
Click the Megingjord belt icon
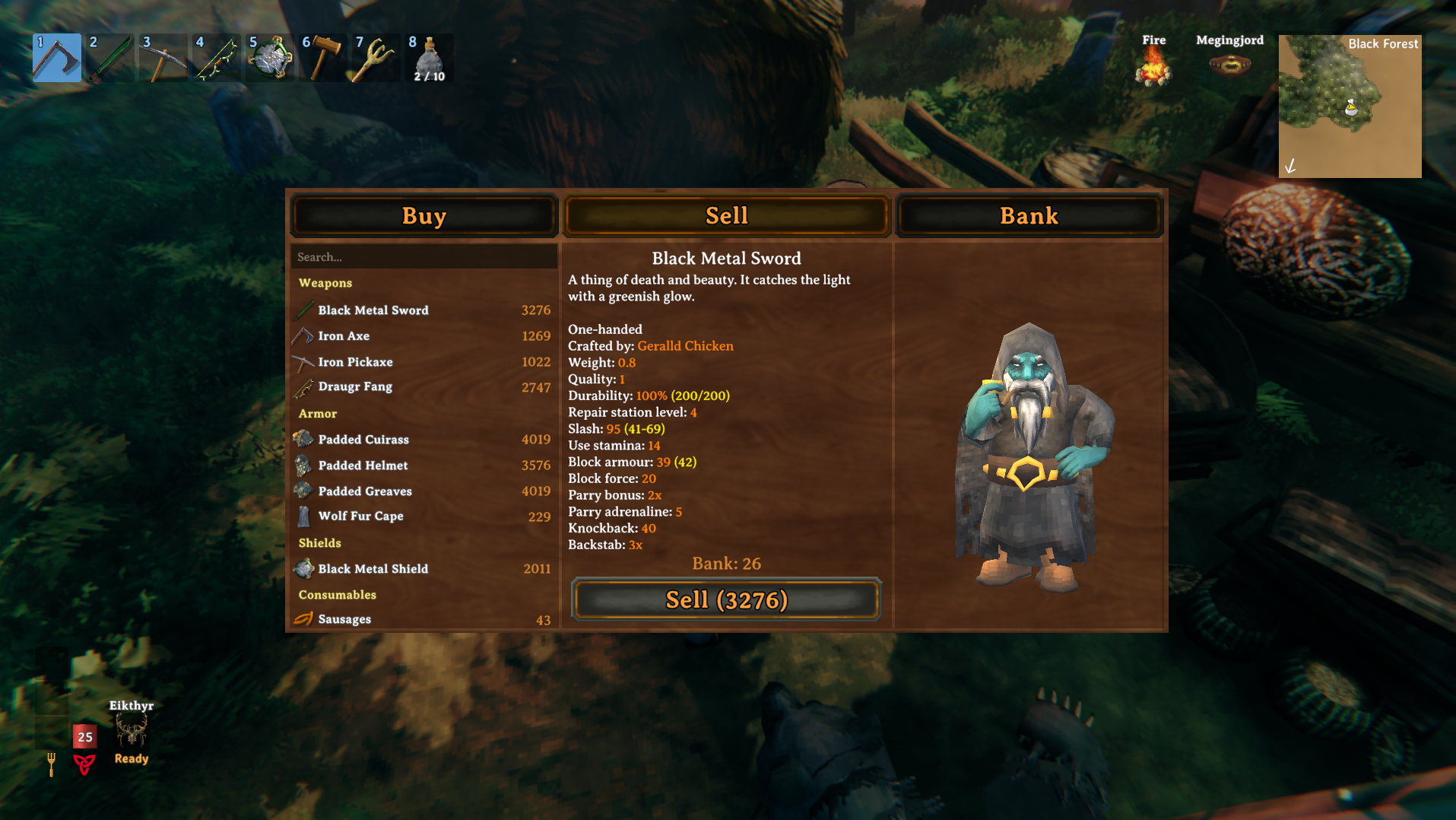[x=1229, y=65]
